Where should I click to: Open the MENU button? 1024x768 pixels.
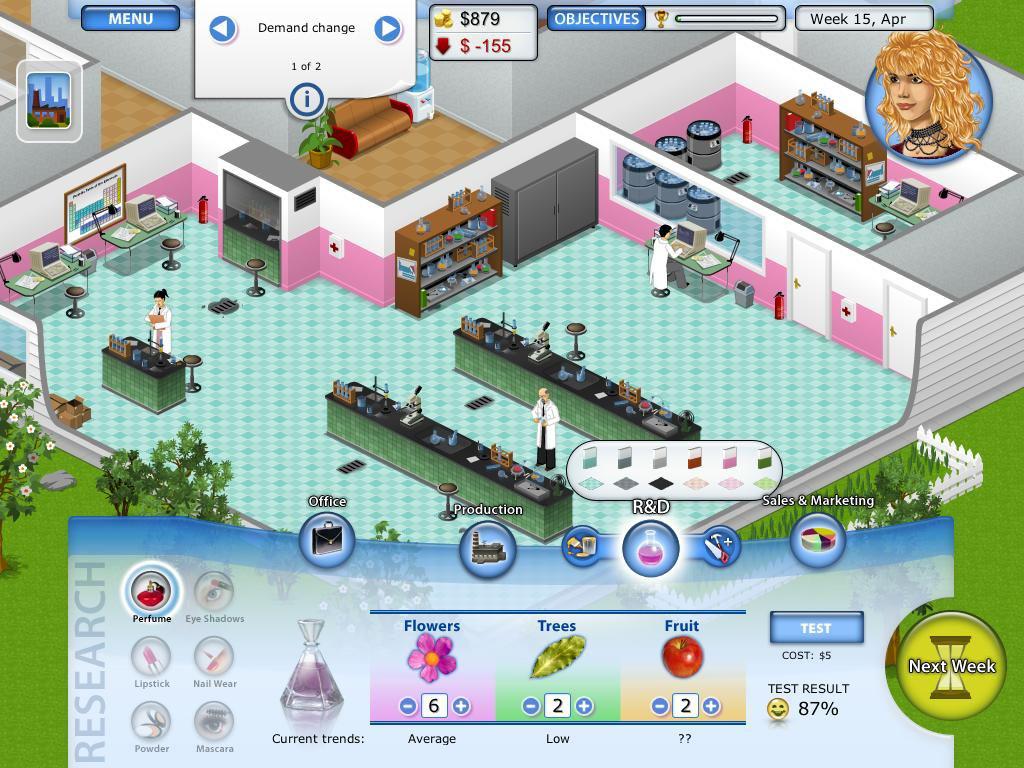coord(130,18)
